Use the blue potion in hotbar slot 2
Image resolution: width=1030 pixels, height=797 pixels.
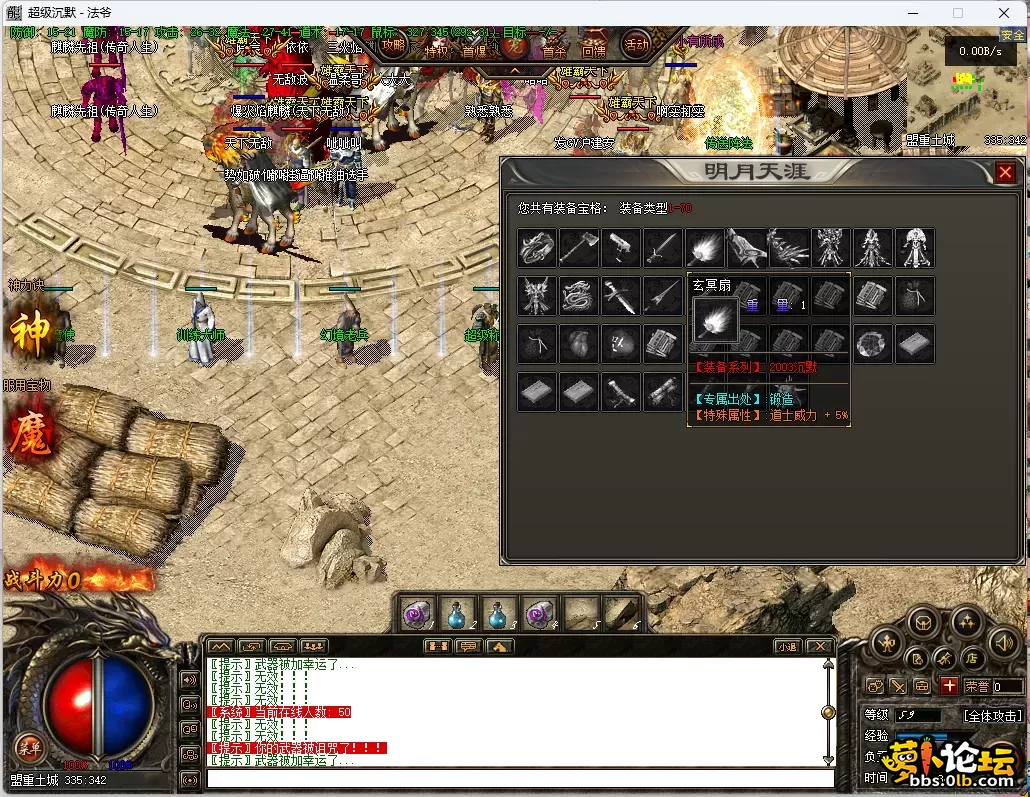click(x=456, y=613)
